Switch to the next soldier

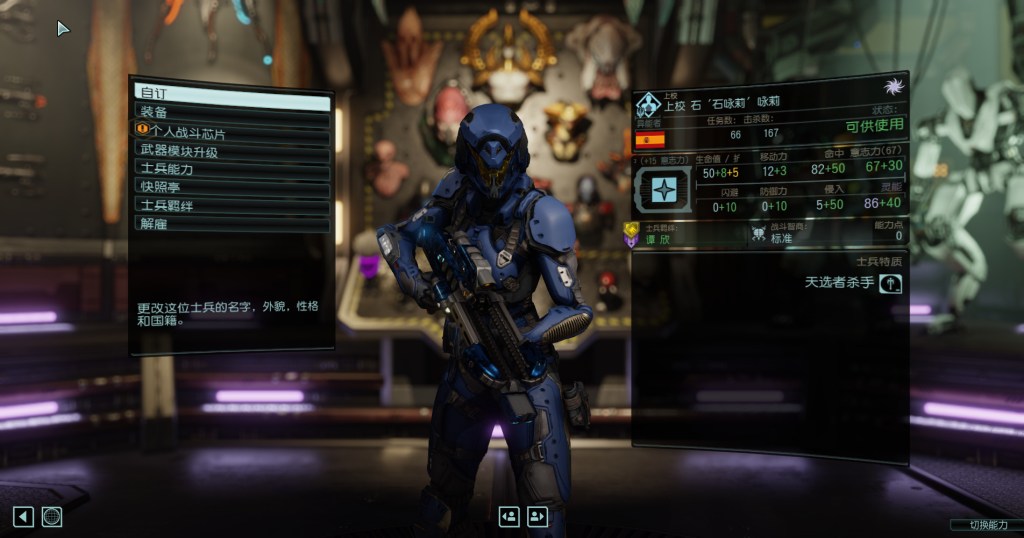pos(538,516)
